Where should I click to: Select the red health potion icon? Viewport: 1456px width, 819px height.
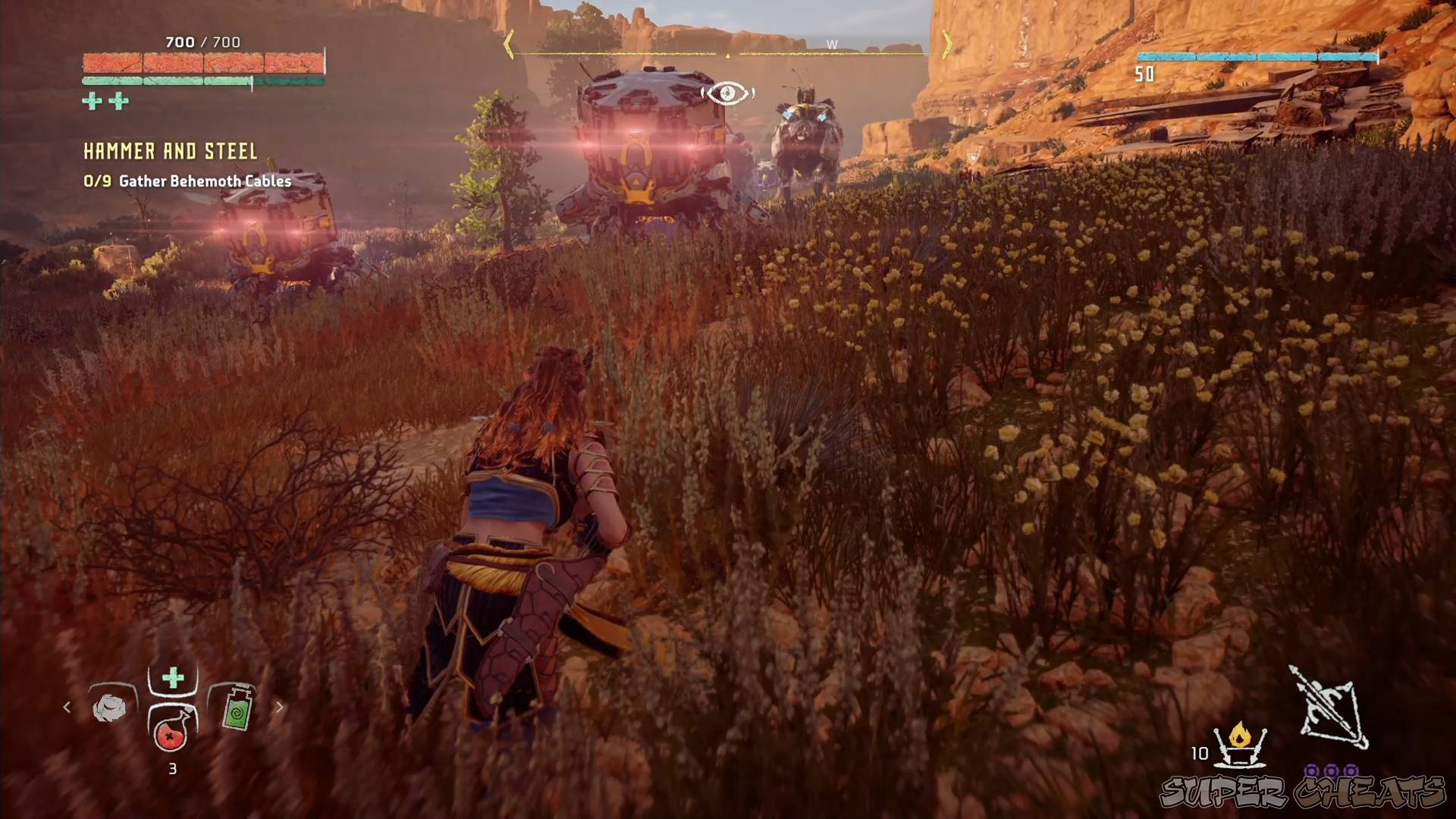171,736
